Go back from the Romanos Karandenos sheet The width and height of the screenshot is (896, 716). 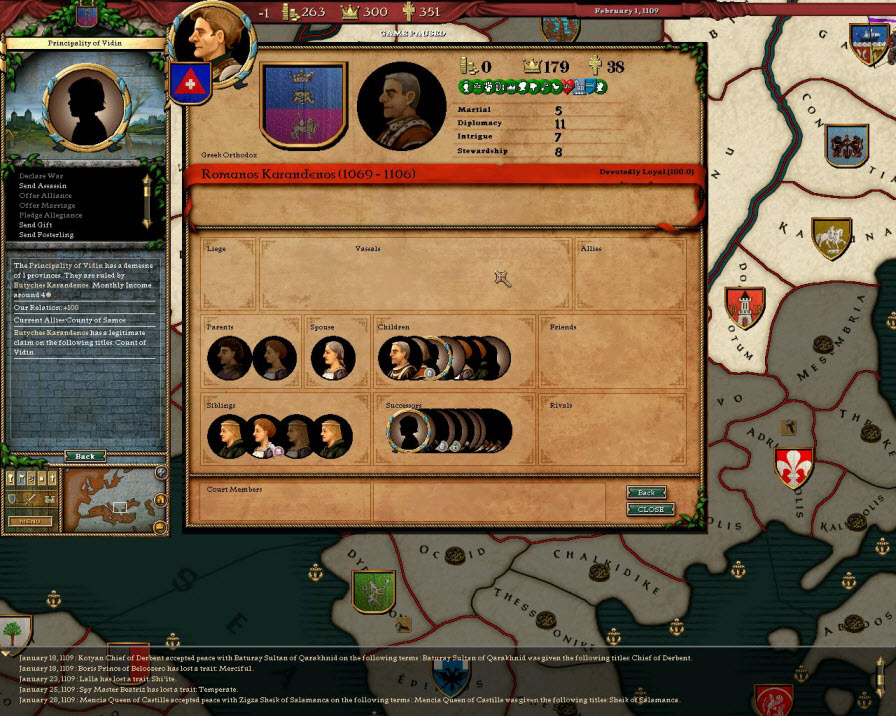[x=646, y=493]
